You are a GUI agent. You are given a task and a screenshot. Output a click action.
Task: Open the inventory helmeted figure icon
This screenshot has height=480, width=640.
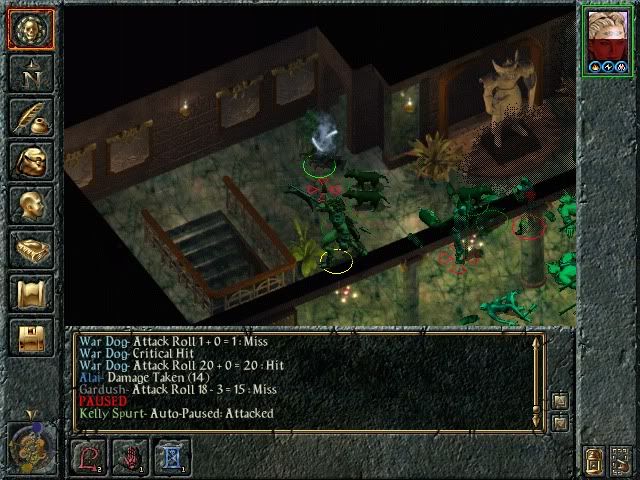coord(30,162)
